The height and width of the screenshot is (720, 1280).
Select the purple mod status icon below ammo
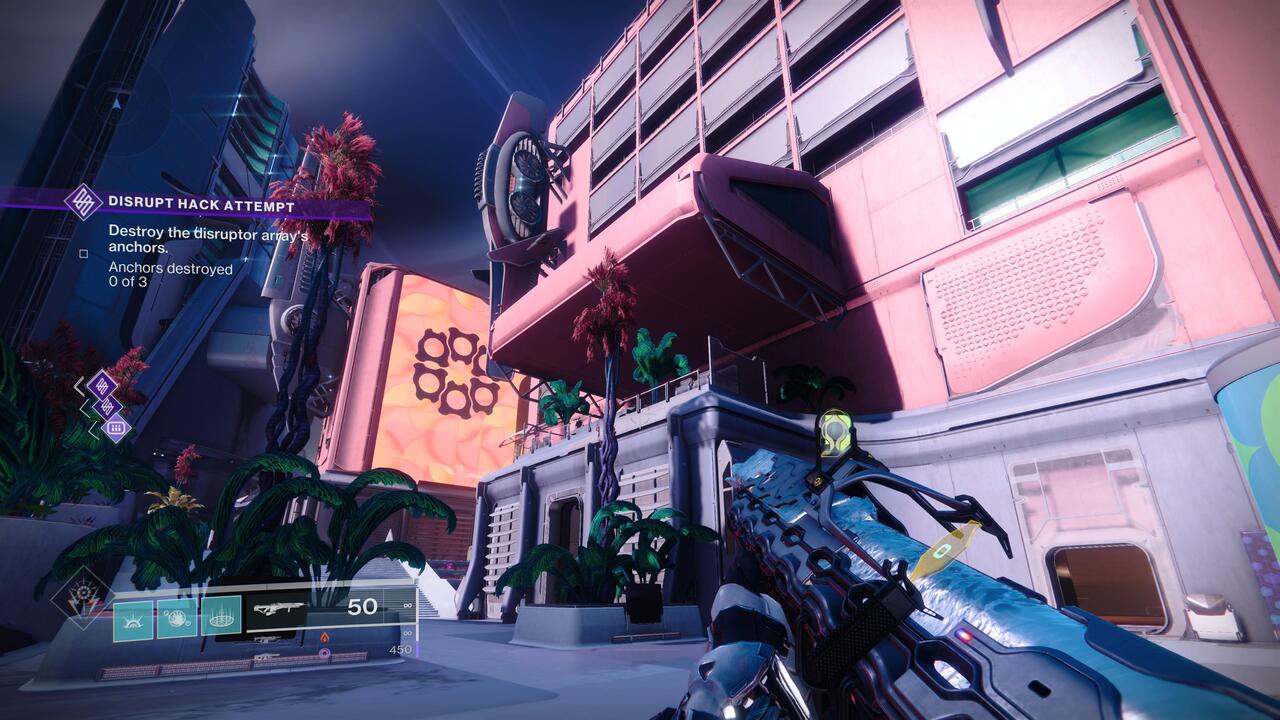tap(324, 654)
